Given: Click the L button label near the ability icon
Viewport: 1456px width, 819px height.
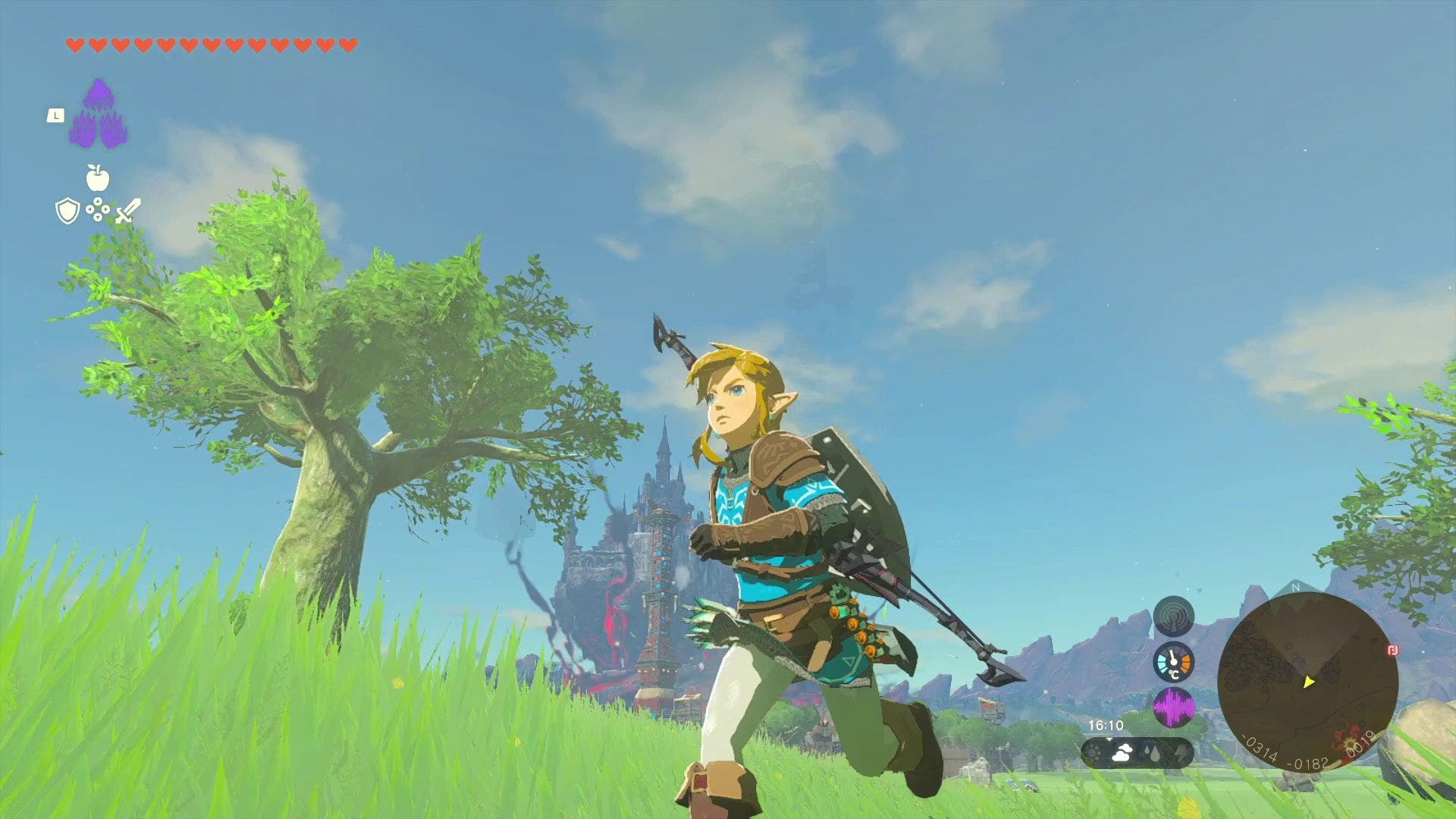Looking at the screenshot, I should pos(56,116).
